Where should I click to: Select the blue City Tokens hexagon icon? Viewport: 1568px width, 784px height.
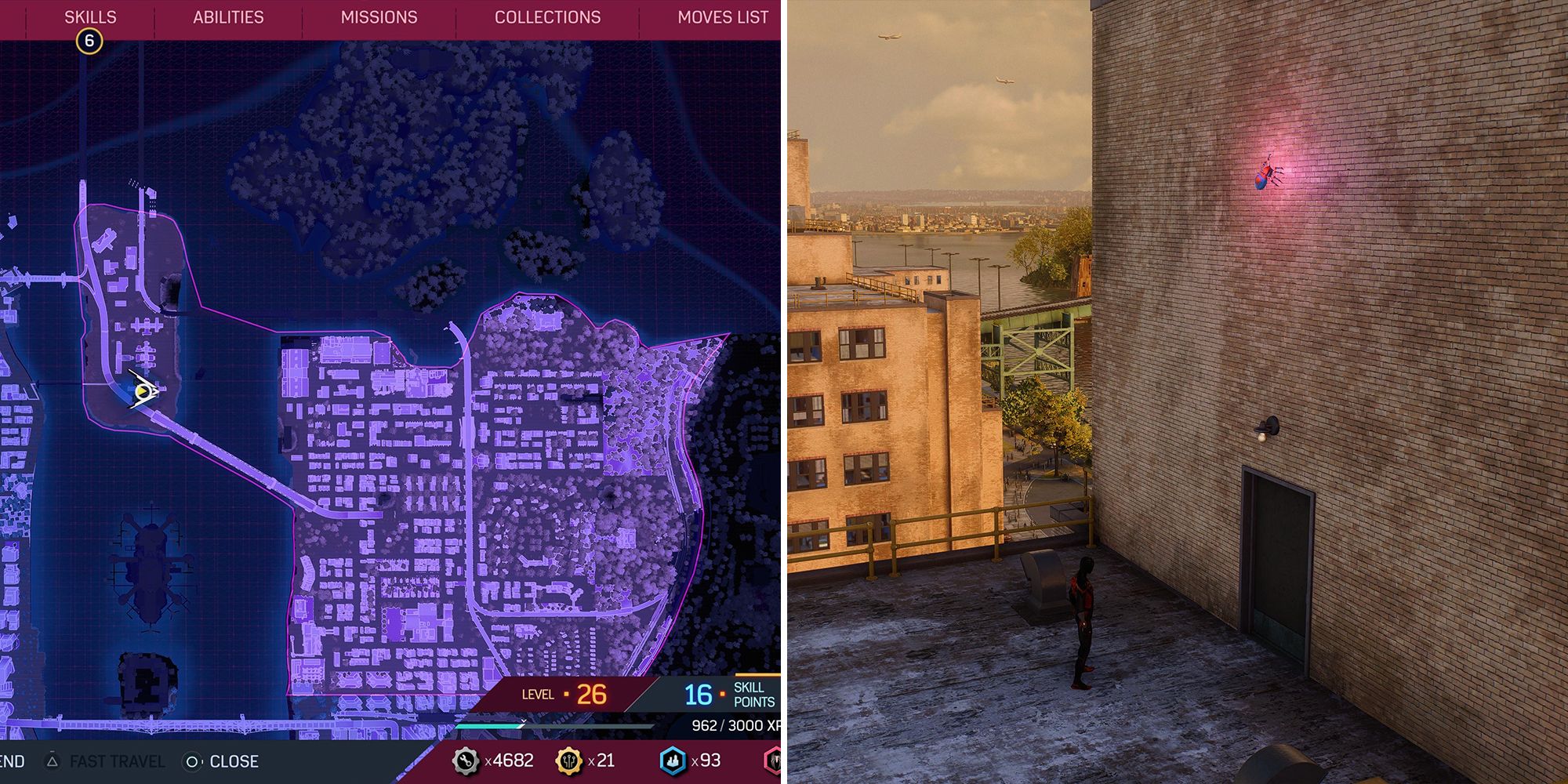click(x=671, y=760)
